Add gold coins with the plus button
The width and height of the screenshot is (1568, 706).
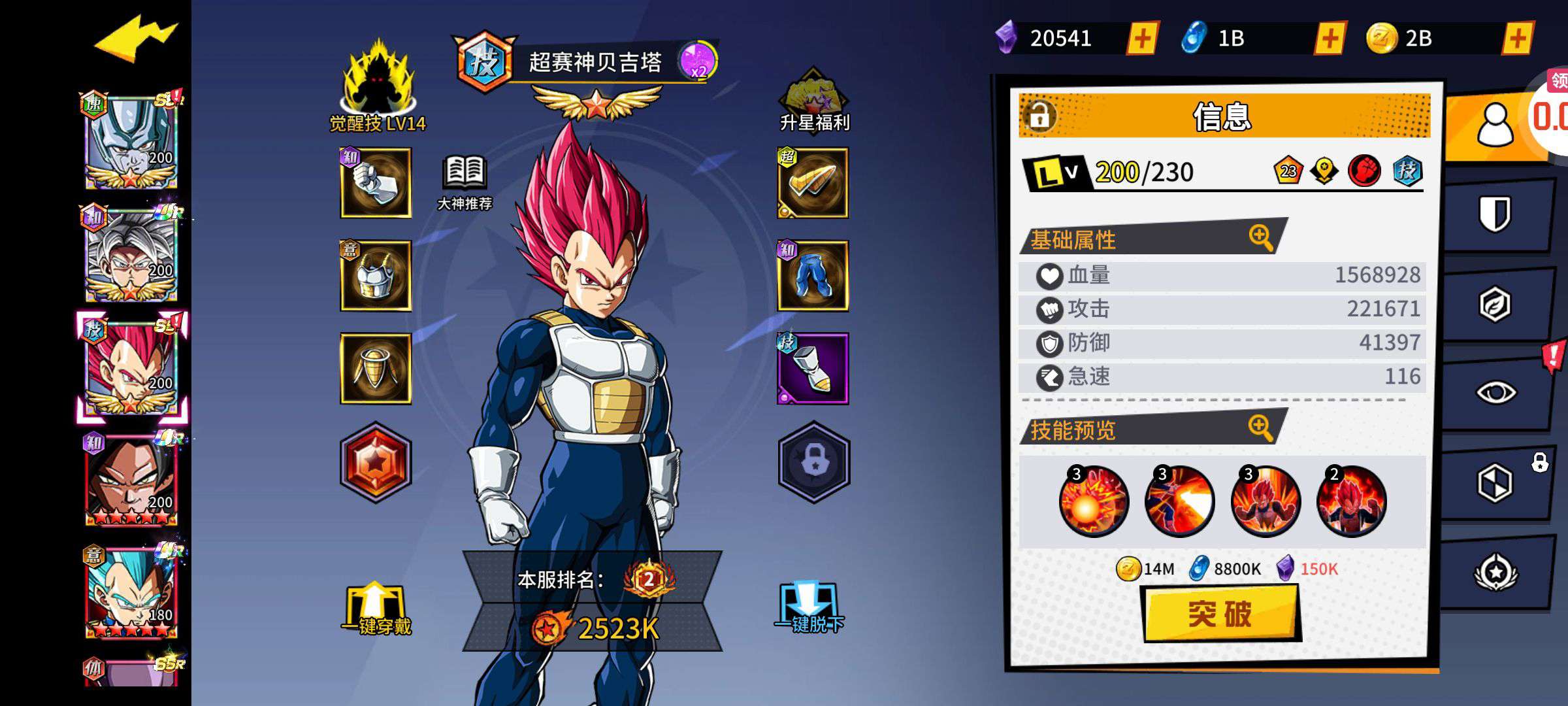point(1517,39)
